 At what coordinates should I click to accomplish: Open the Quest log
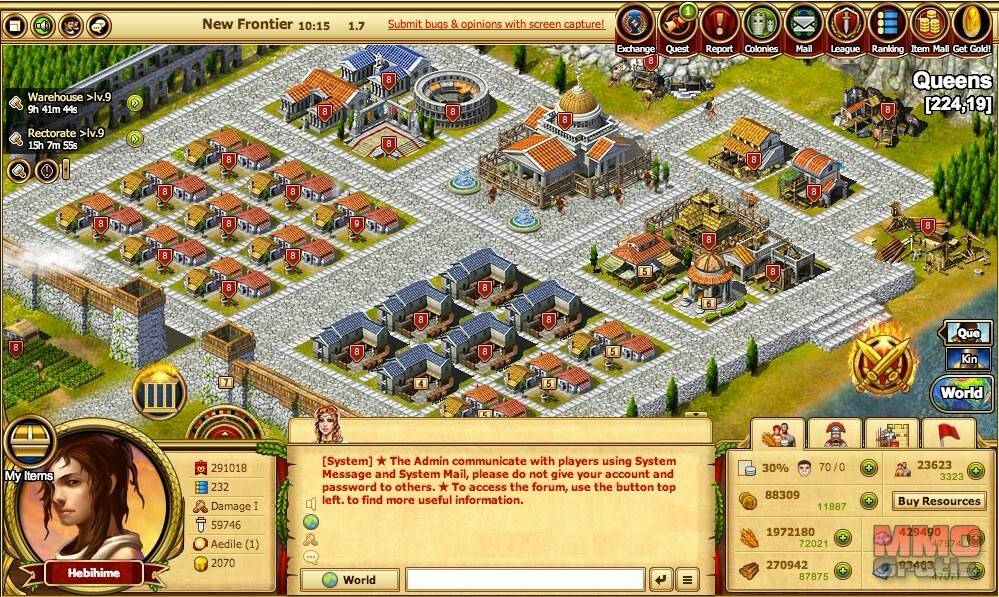(x=676, y=26)
